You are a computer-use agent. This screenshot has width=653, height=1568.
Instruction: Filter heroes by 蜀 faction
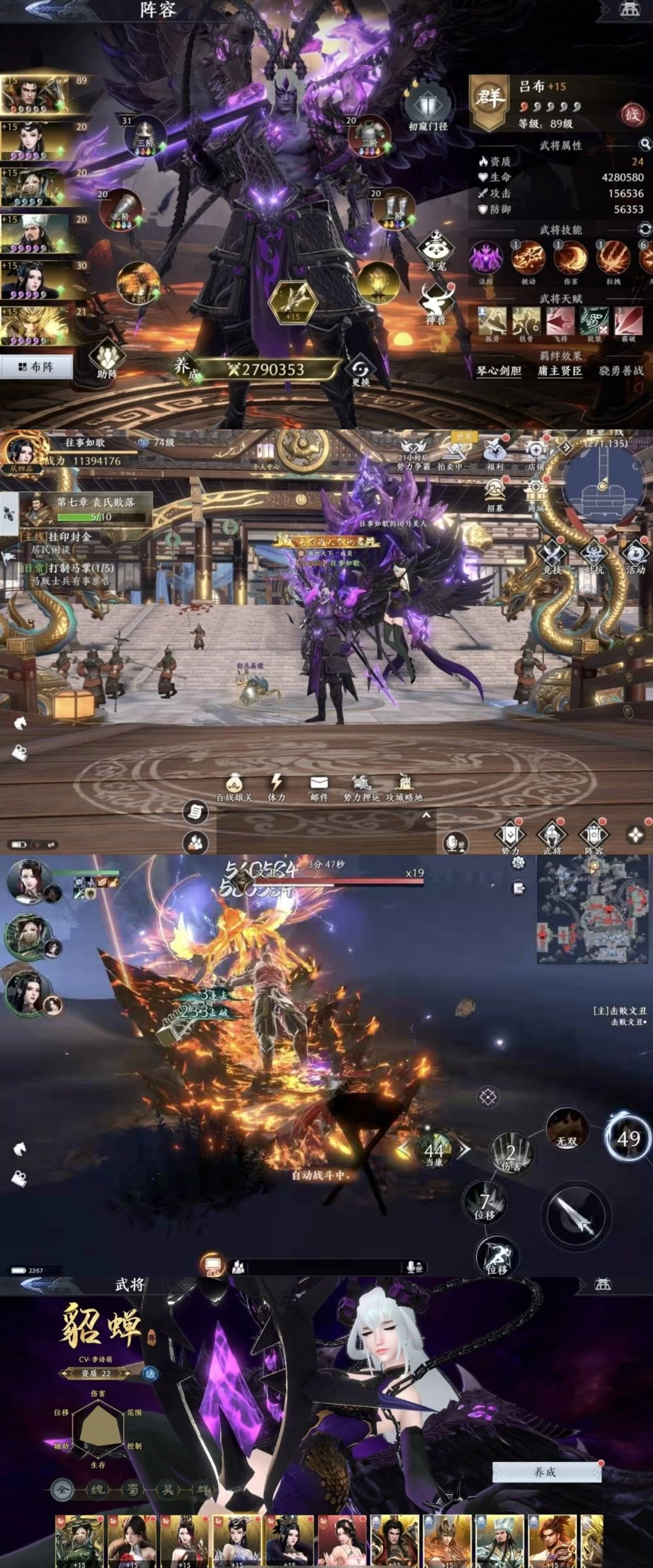click(x=132, y=1489)
